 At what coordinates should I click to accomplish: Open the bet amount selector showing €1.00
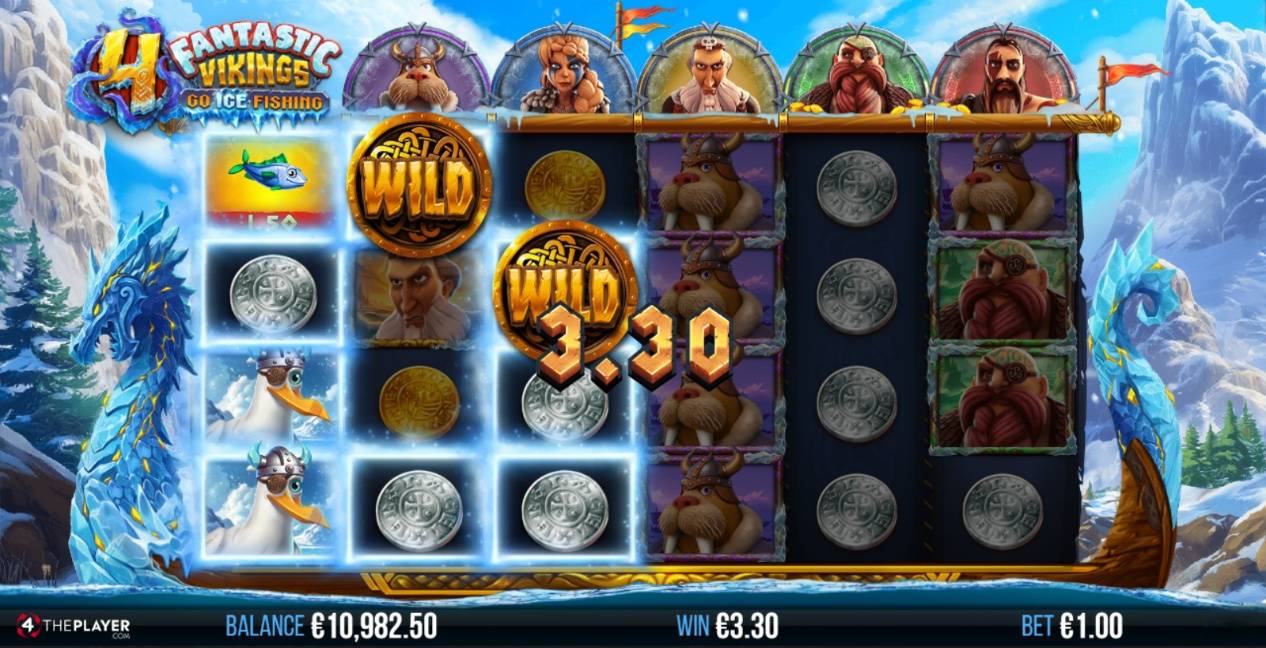1072,627
